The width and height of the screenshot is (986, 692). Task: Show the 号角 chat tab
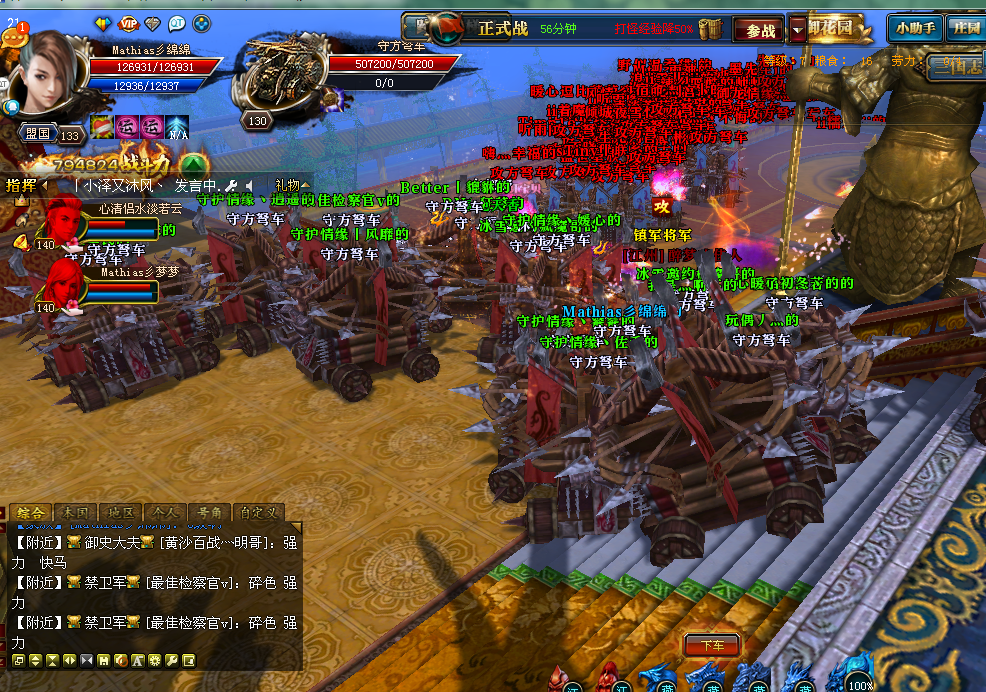pyautogui.click(x=210, y=513)
